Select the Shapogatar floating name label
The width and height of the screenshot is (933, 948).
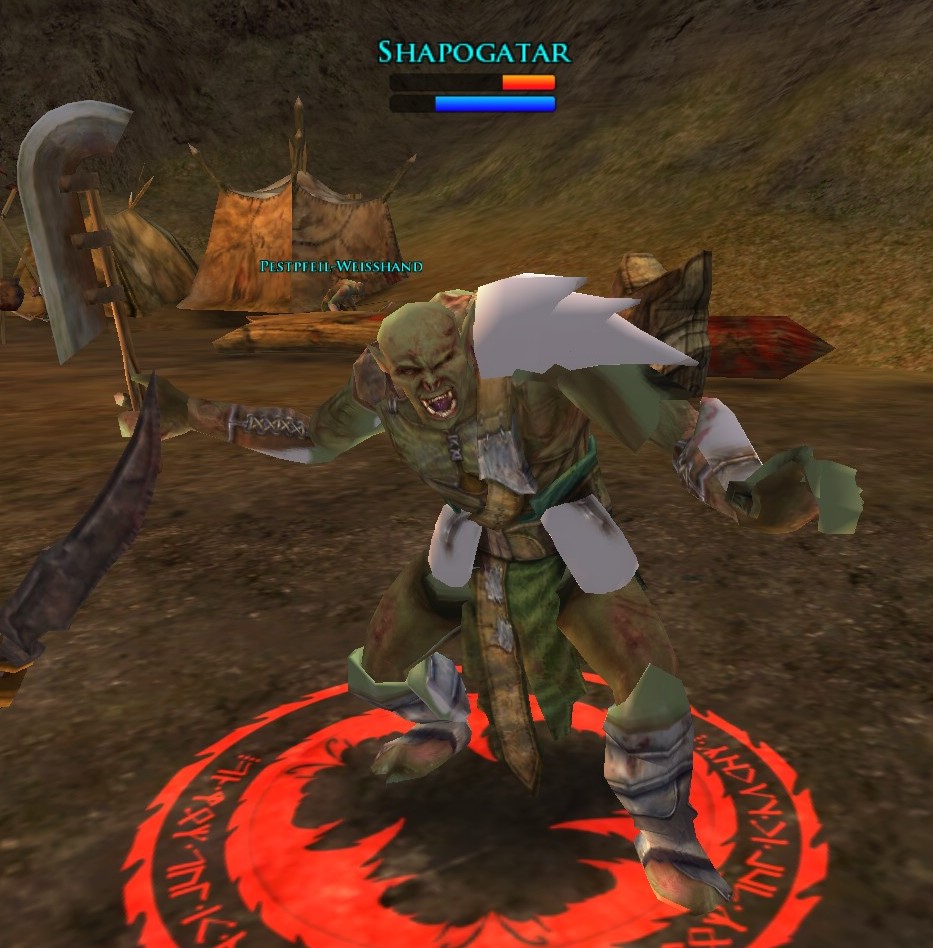tap(473, 52)
